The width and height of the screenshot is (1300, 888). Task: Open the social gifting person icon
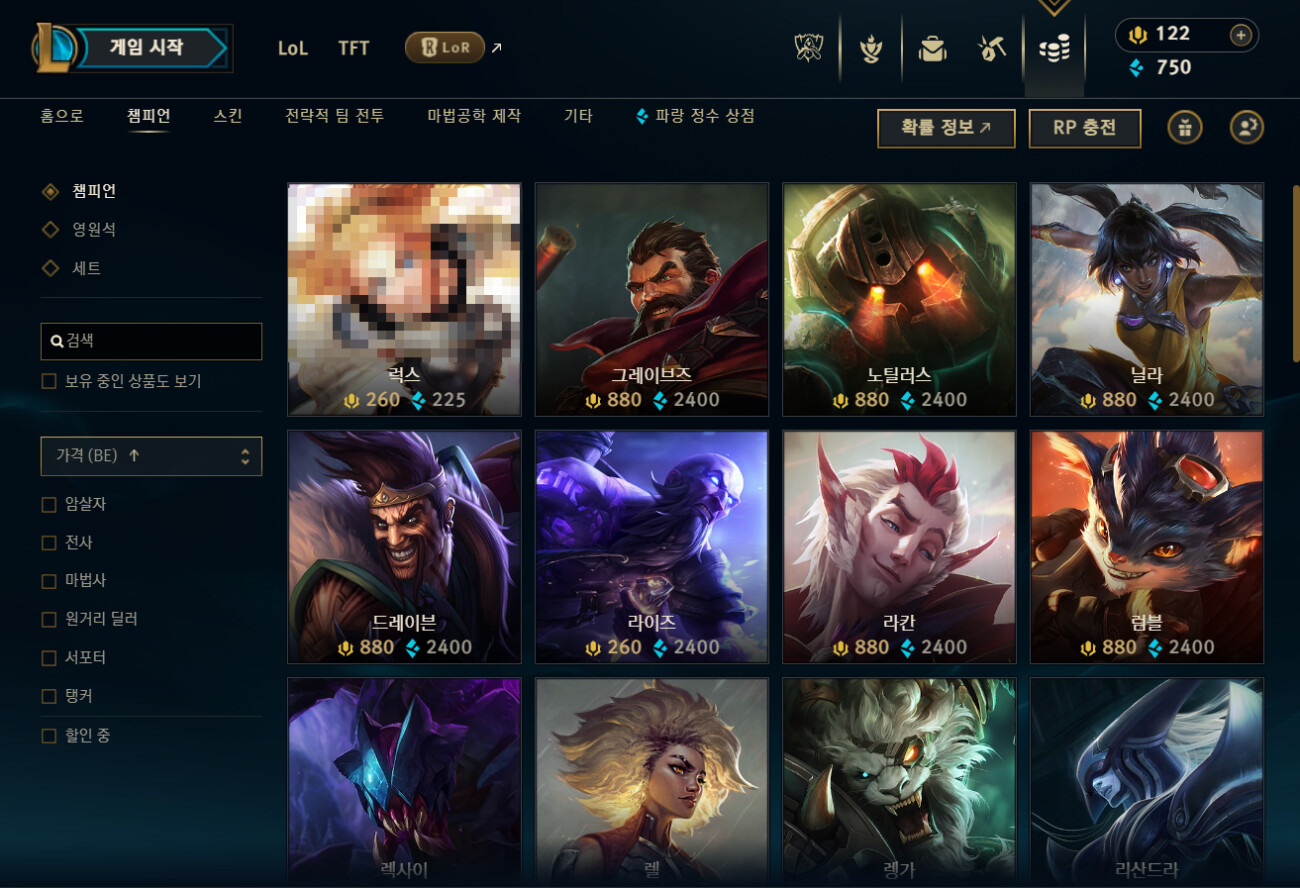1247,128
